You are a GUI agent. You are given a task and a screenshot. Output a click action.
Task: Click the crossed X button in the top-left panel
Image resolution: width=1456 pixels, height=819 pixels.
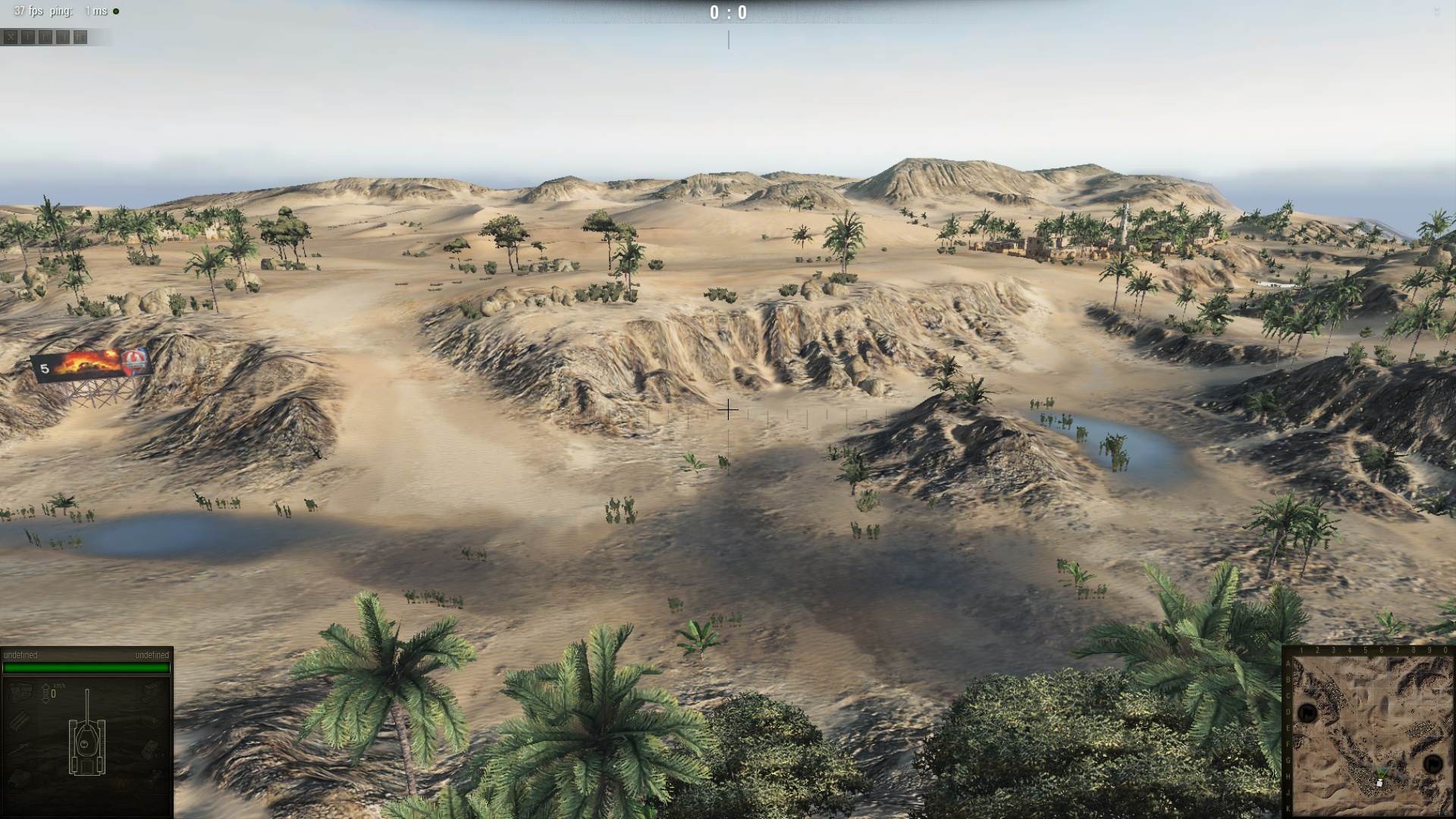tap(11, 37)
